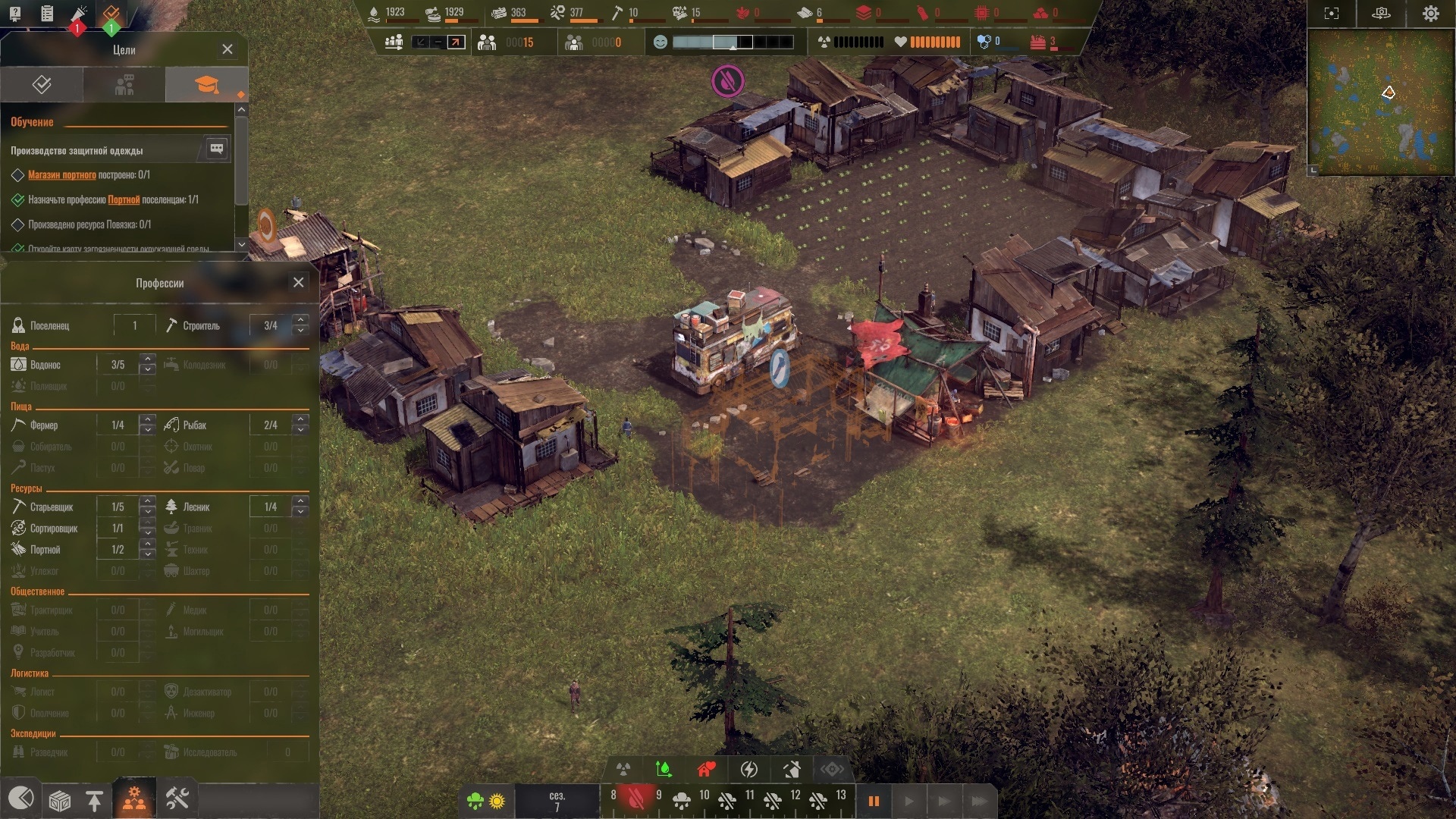Toggle the lightning bolt electricity overlay
The height and width of the screenshot is (819, 1456).
(748, 770)
